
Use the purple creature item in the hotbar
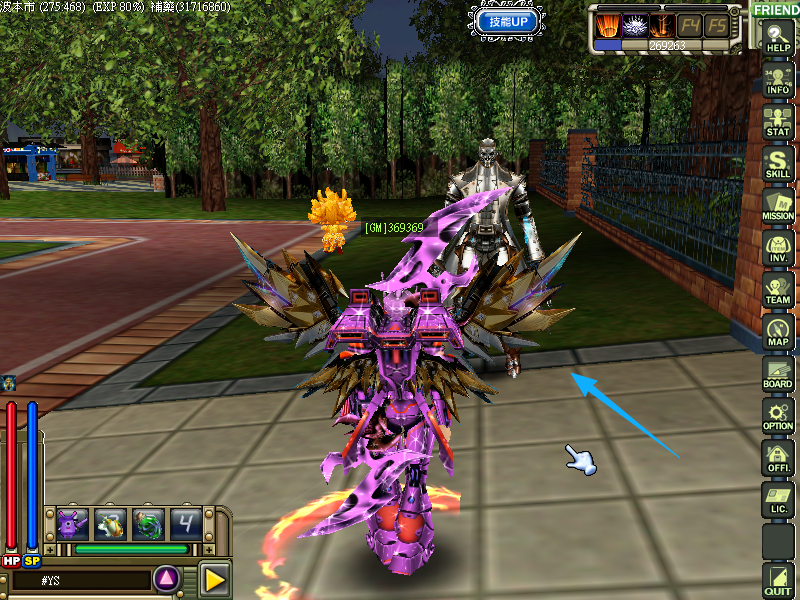pyautogui.click(x=72, y=523)
